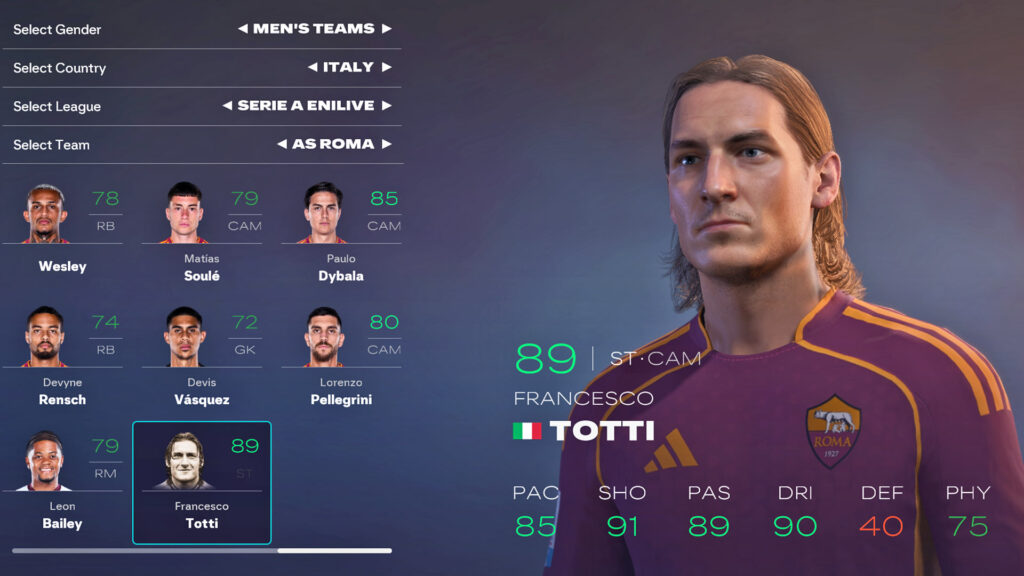The height and width of the screenshot is (576, 1024).
Task: Choose the previous country before Italy
Action: coord(312,67)
